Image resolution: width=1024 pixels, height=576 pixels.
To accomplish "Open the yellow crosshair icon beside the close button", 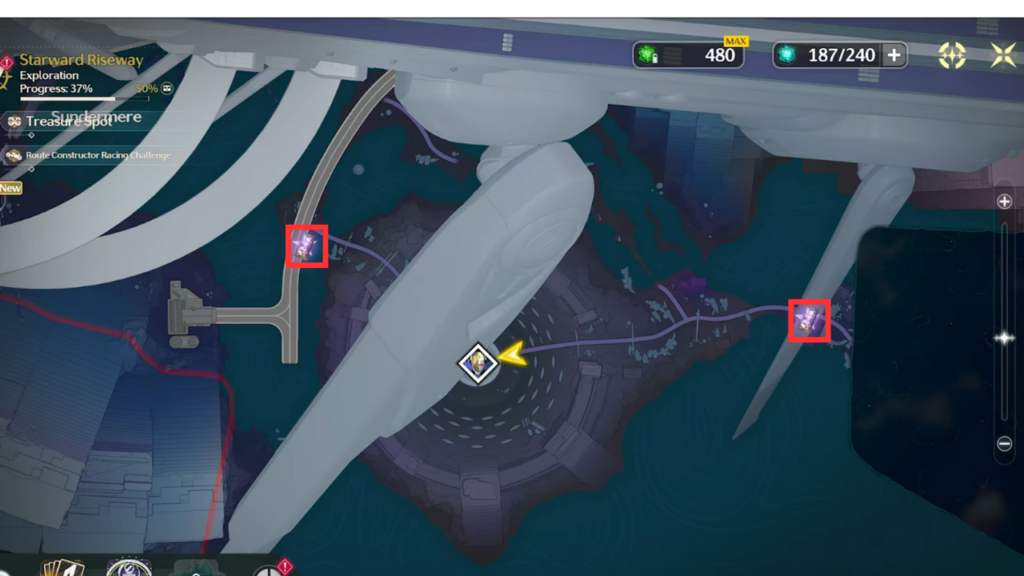I will tap(952, 55).
